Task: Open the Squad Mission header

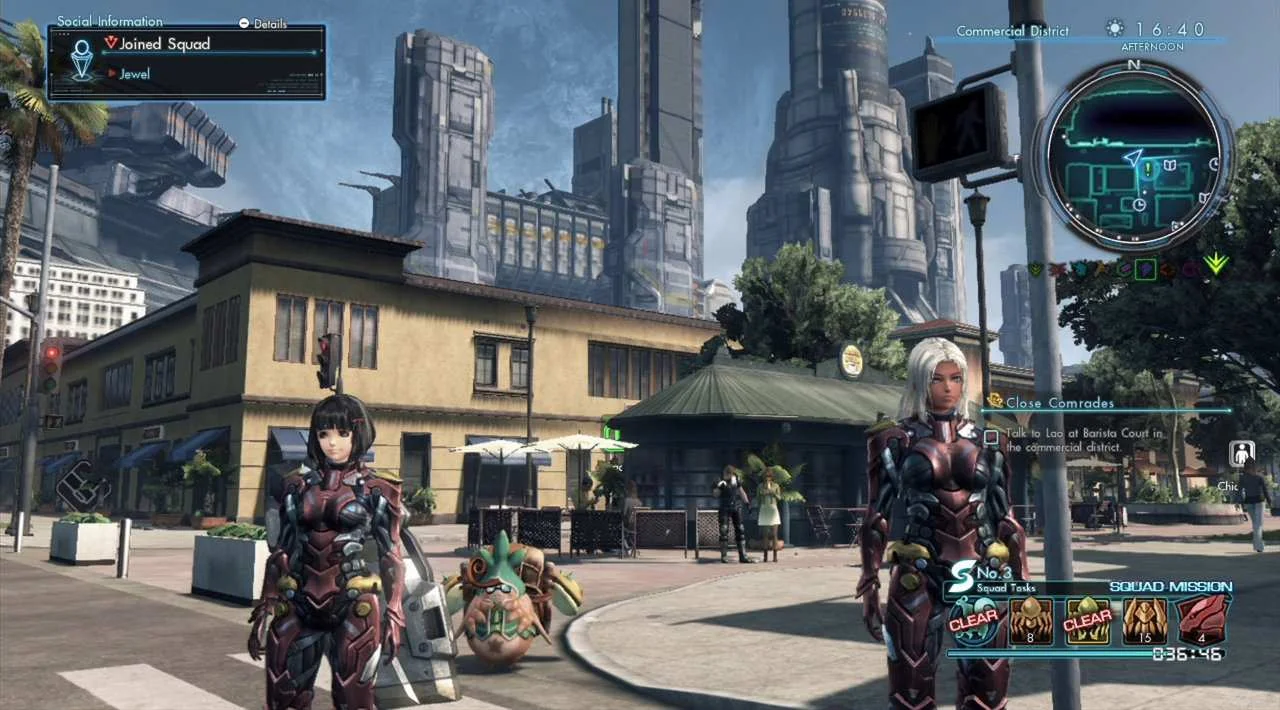Action: tap(1170, 587)
